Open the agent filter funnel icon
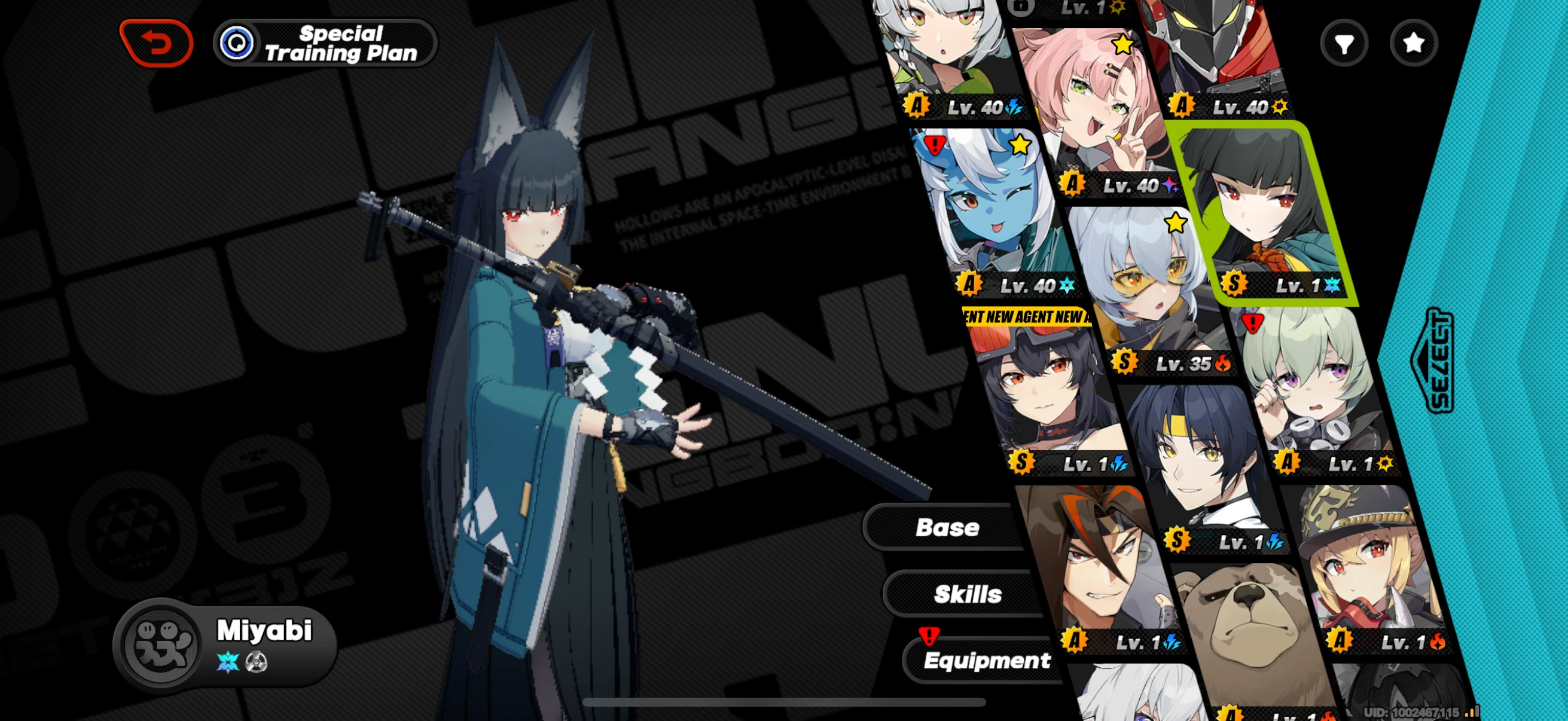 point(1344,42)
